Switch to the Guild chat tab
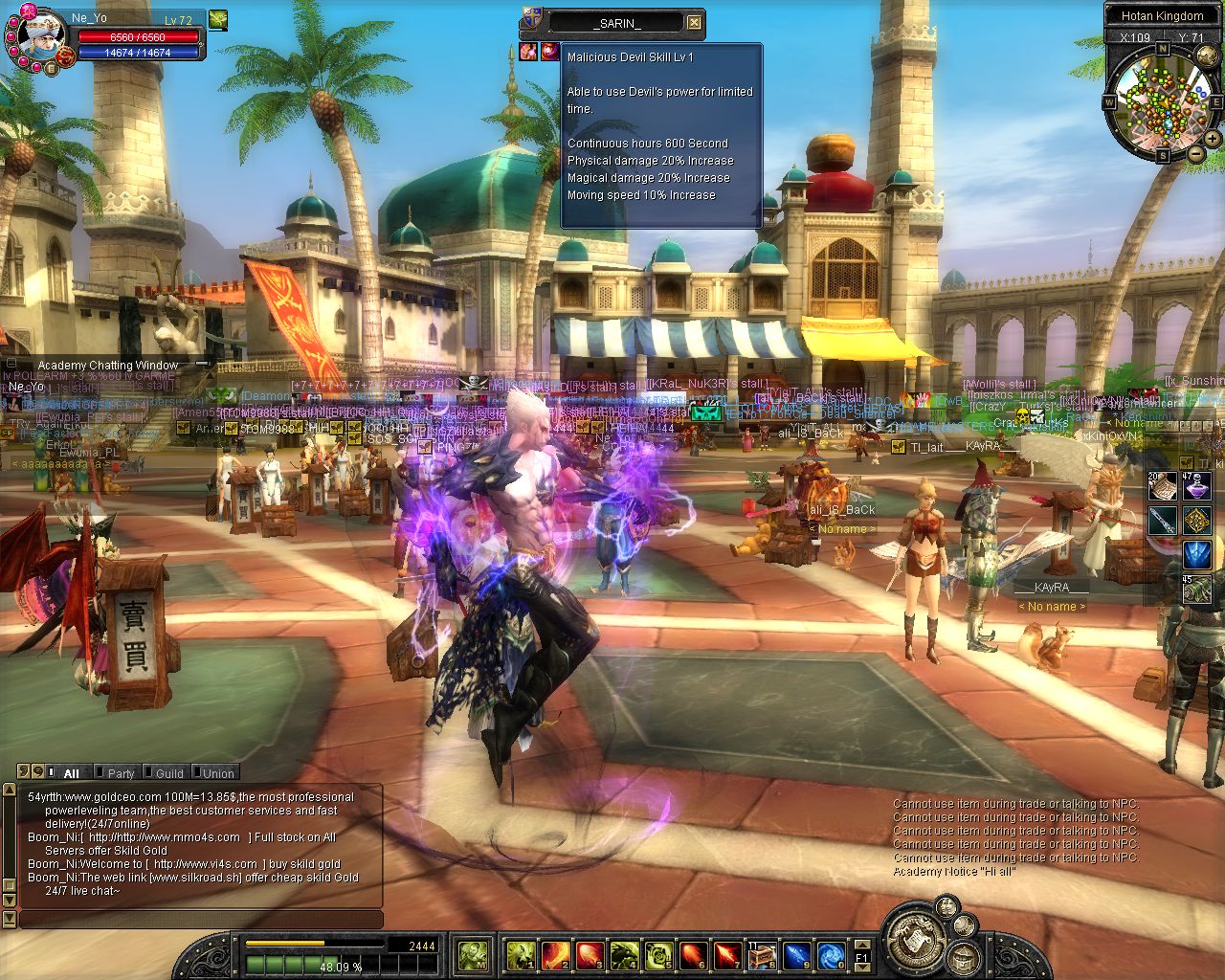This screenshot has width=1225, height=980. tap(169, 773)
